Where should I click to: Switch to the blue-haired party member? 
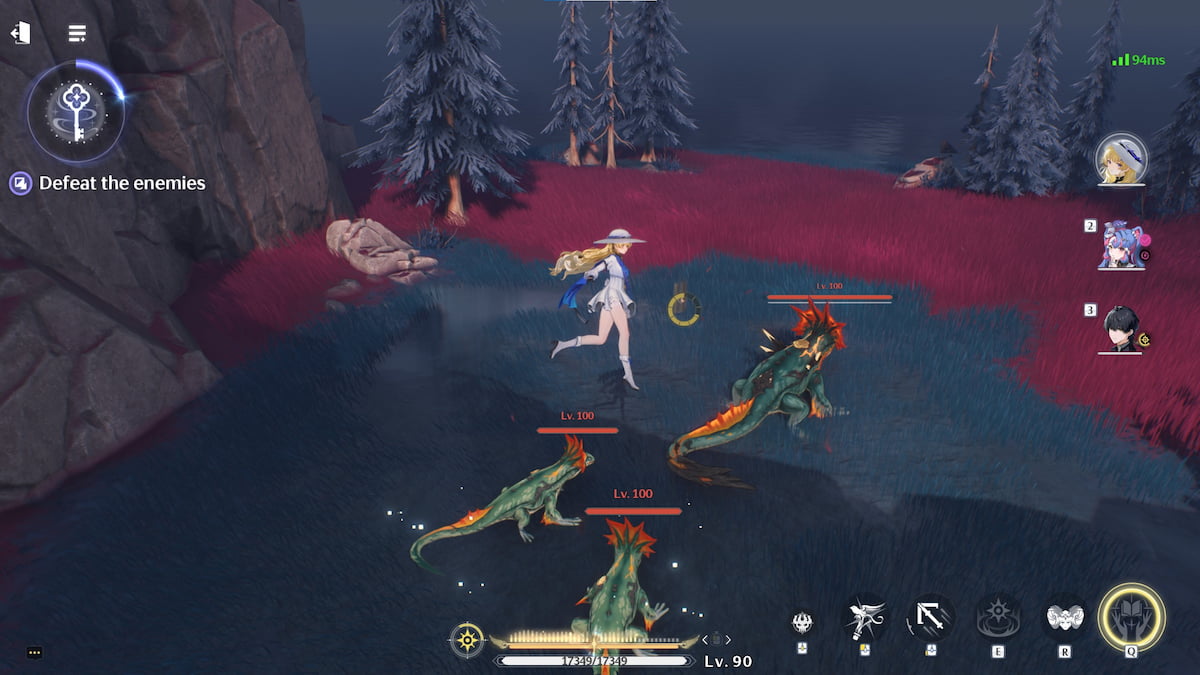tap(1120, 245)
